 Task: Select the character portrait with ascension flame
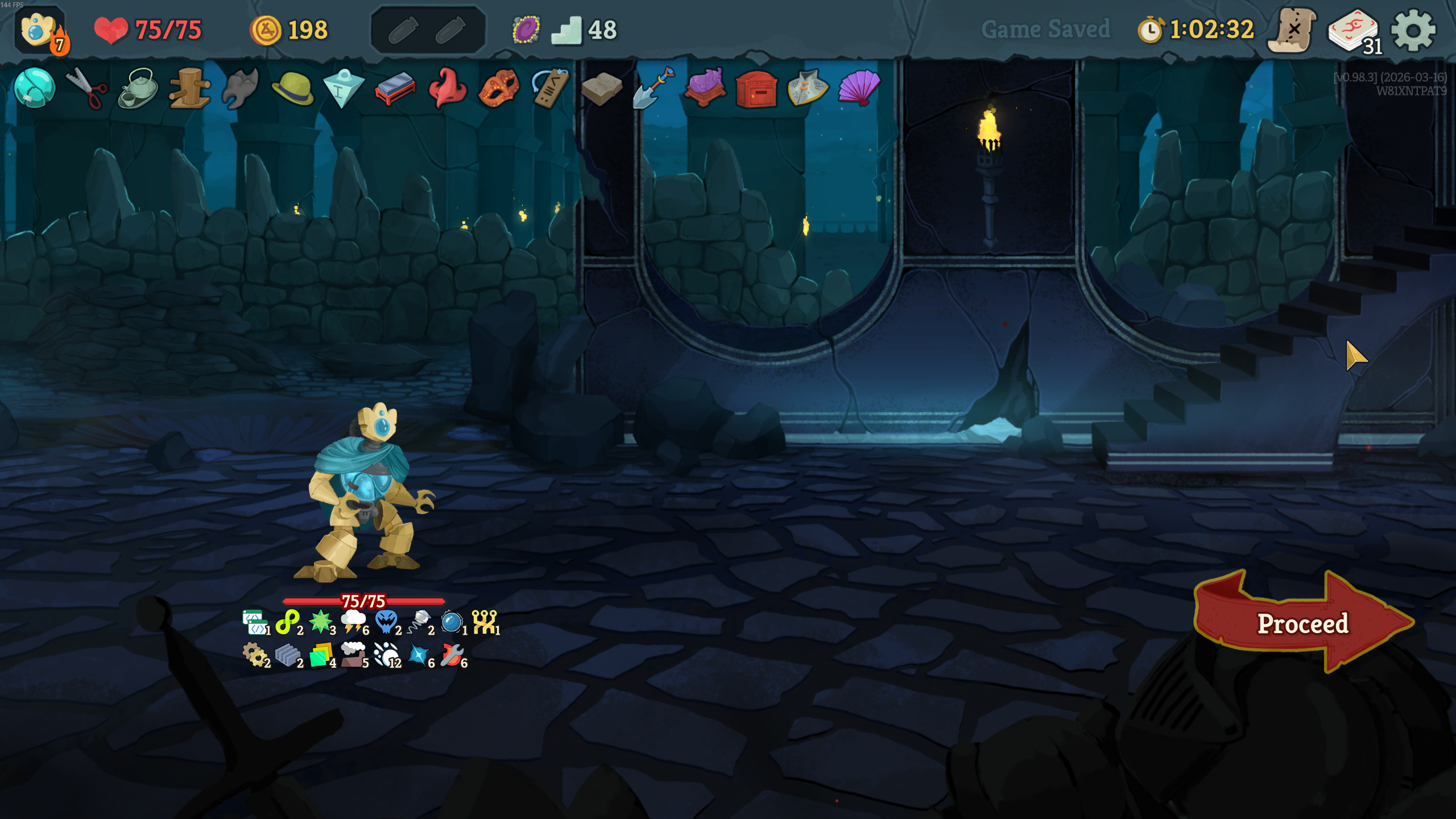coord(40,31)
